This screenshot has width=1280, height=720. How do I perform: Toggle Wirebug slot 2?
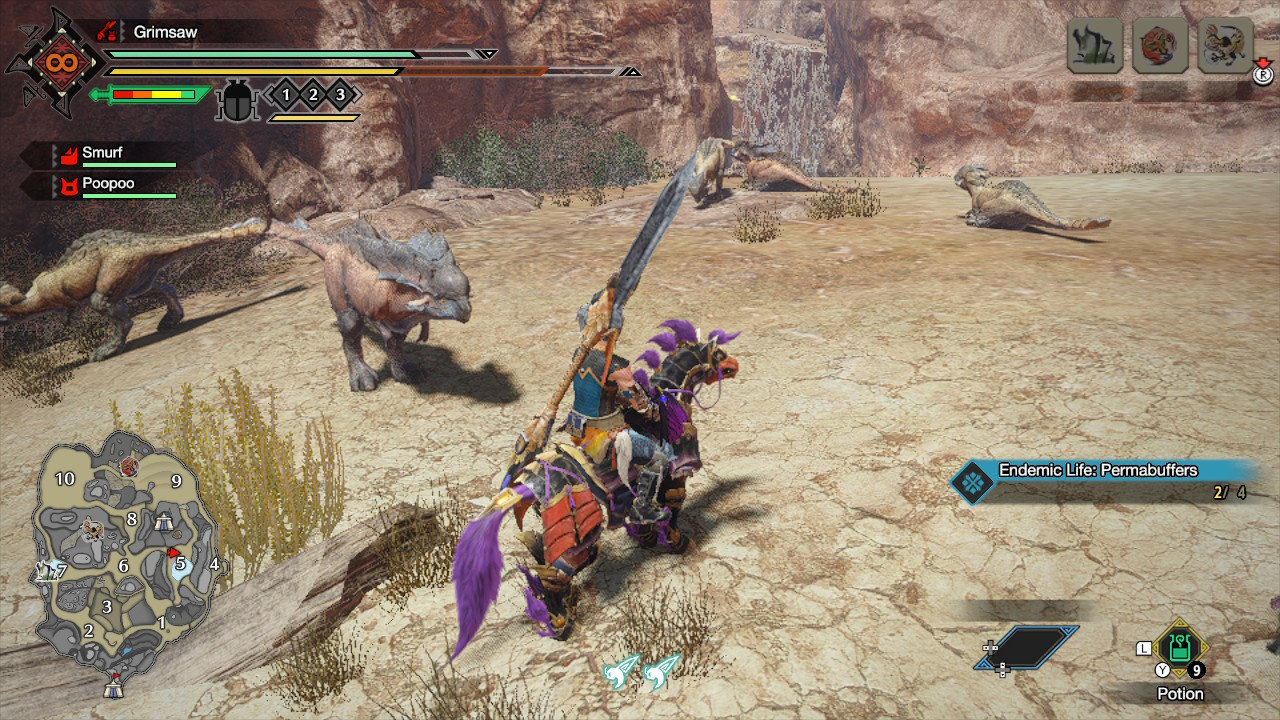click(x=312, y=96)
